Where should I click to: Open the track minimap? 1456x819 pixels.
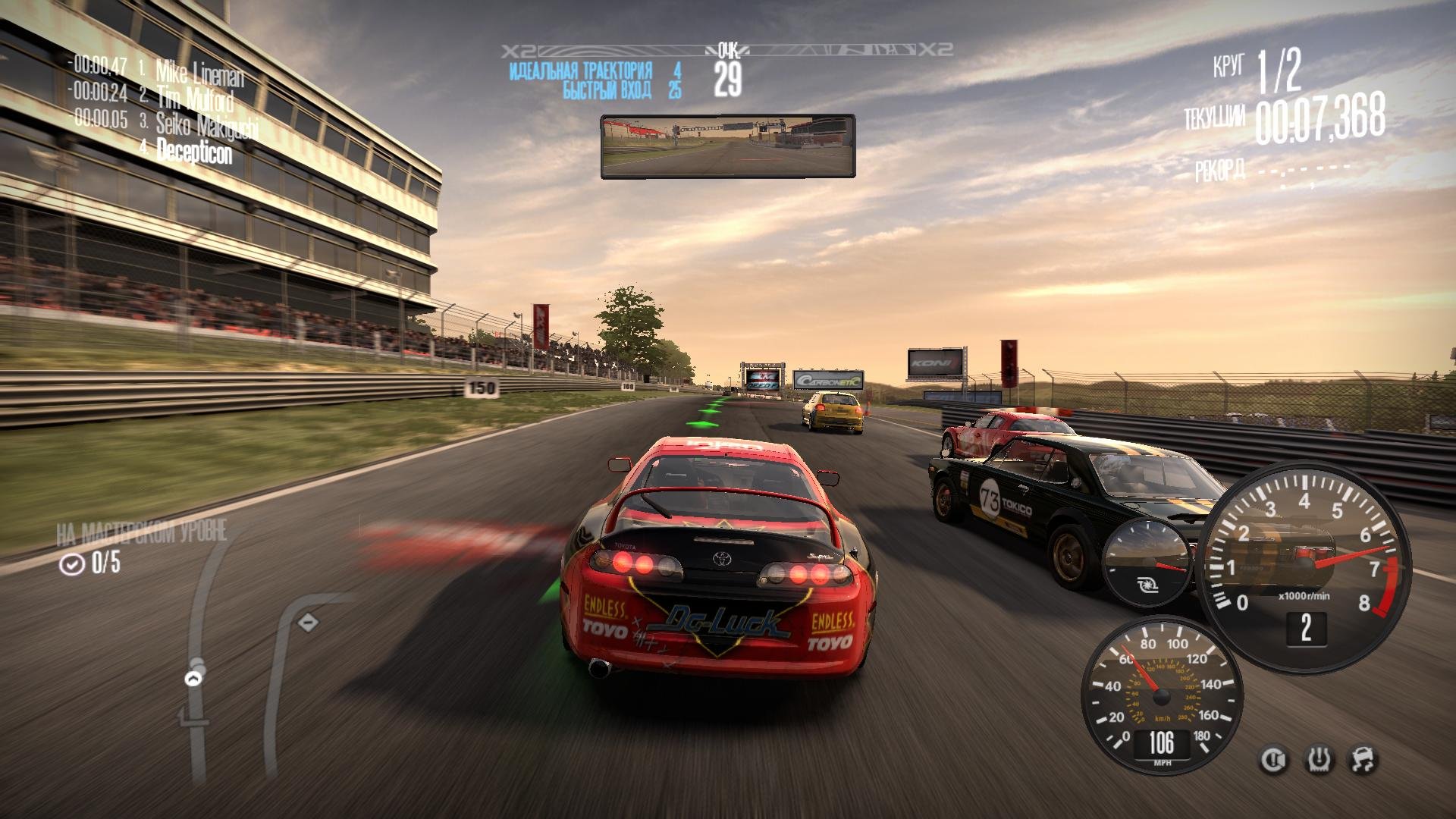tap(250, 667)
